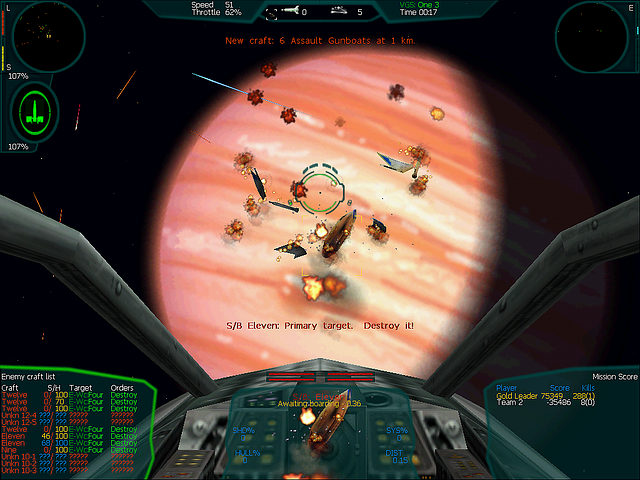This screenshot has height=480, width=640.
Task: Pick Unkn 10-1 in enemy craft list
Action: click(20, 456)
